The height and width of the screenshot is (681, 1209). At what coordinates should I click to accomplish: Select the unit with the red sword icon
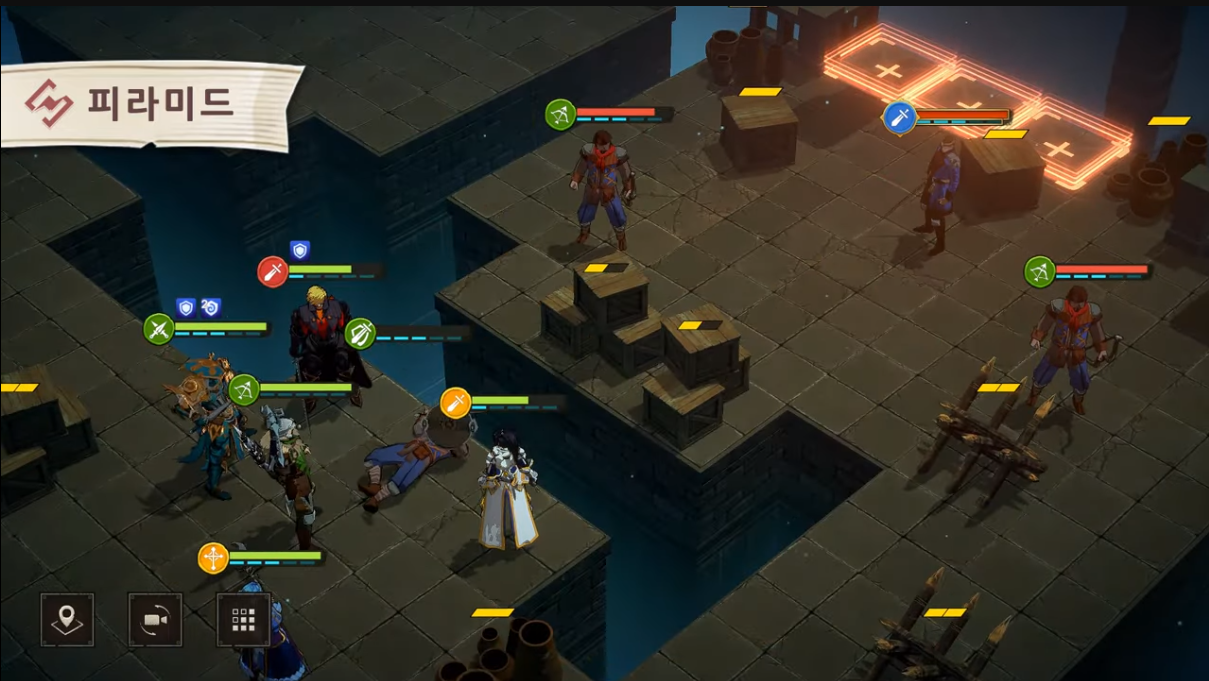click(273, 271)
